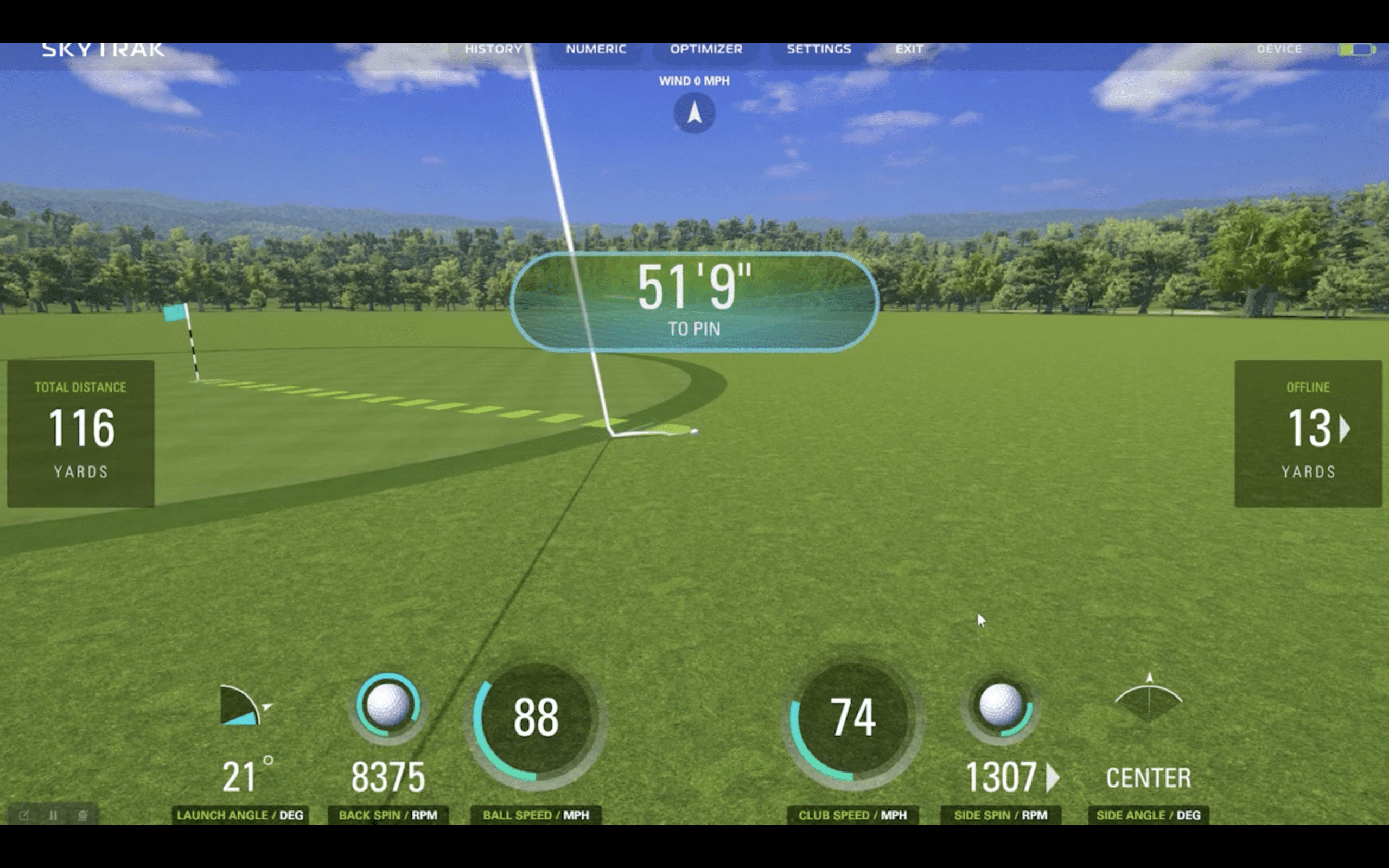This screenshot has height=868, width=1389.
Task: Open the Settings menu
Action: (818, 49)
